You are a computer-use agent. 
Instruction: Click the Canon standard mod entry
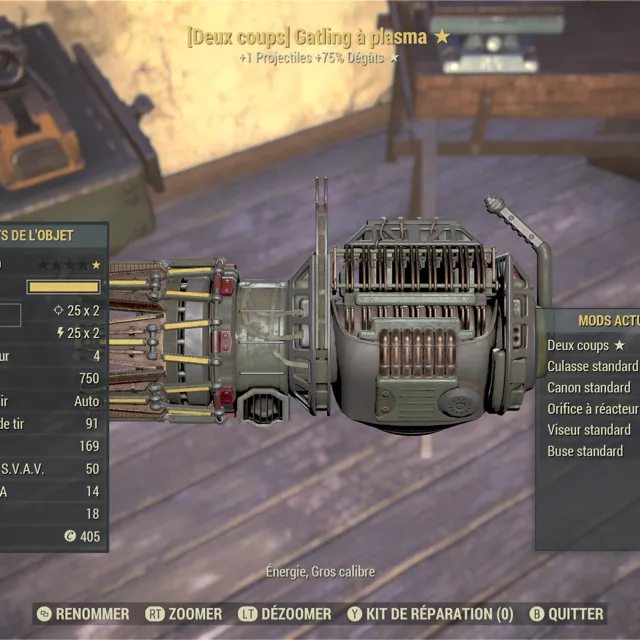pos(589,387)
